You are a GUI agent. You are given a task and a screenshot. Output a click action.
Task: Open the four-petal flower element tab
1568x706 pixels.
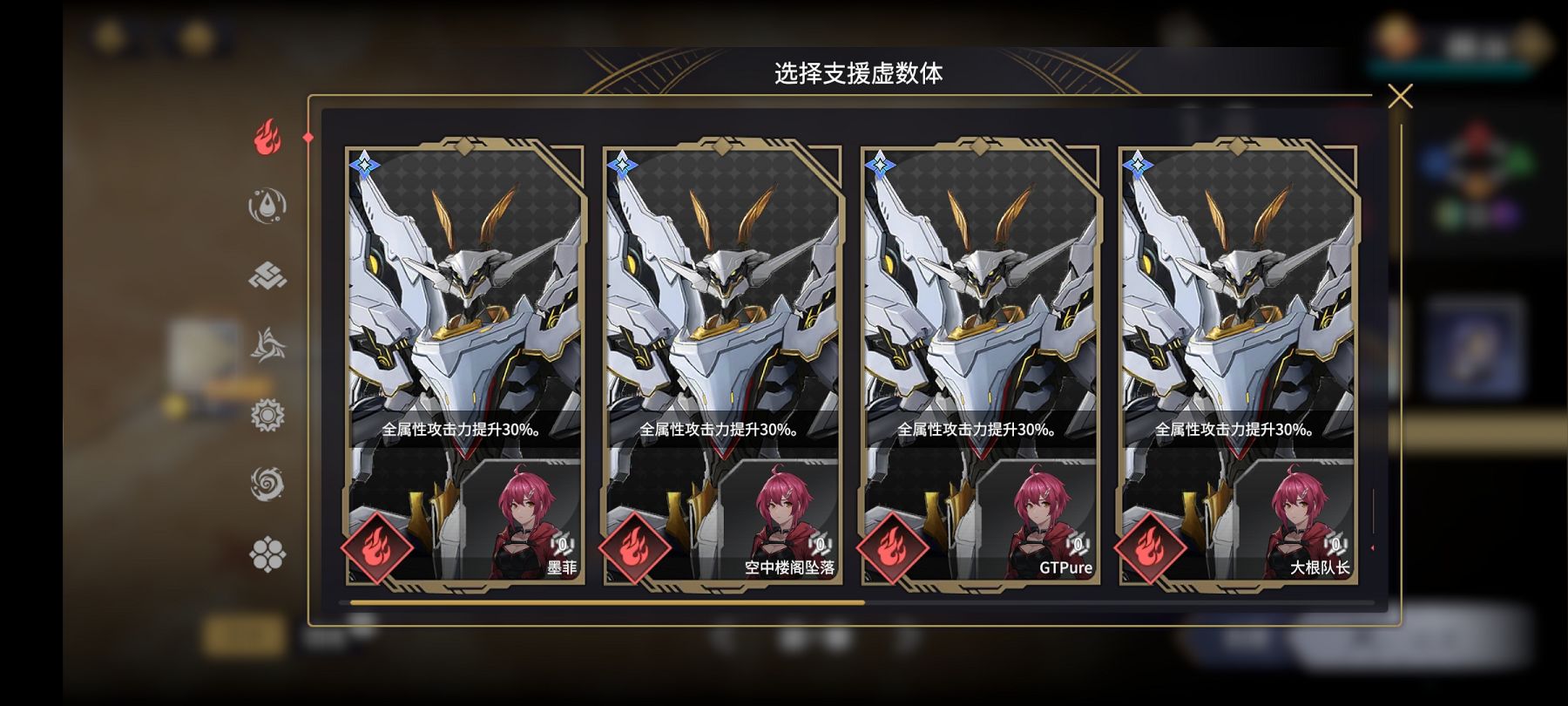(267, 553)
